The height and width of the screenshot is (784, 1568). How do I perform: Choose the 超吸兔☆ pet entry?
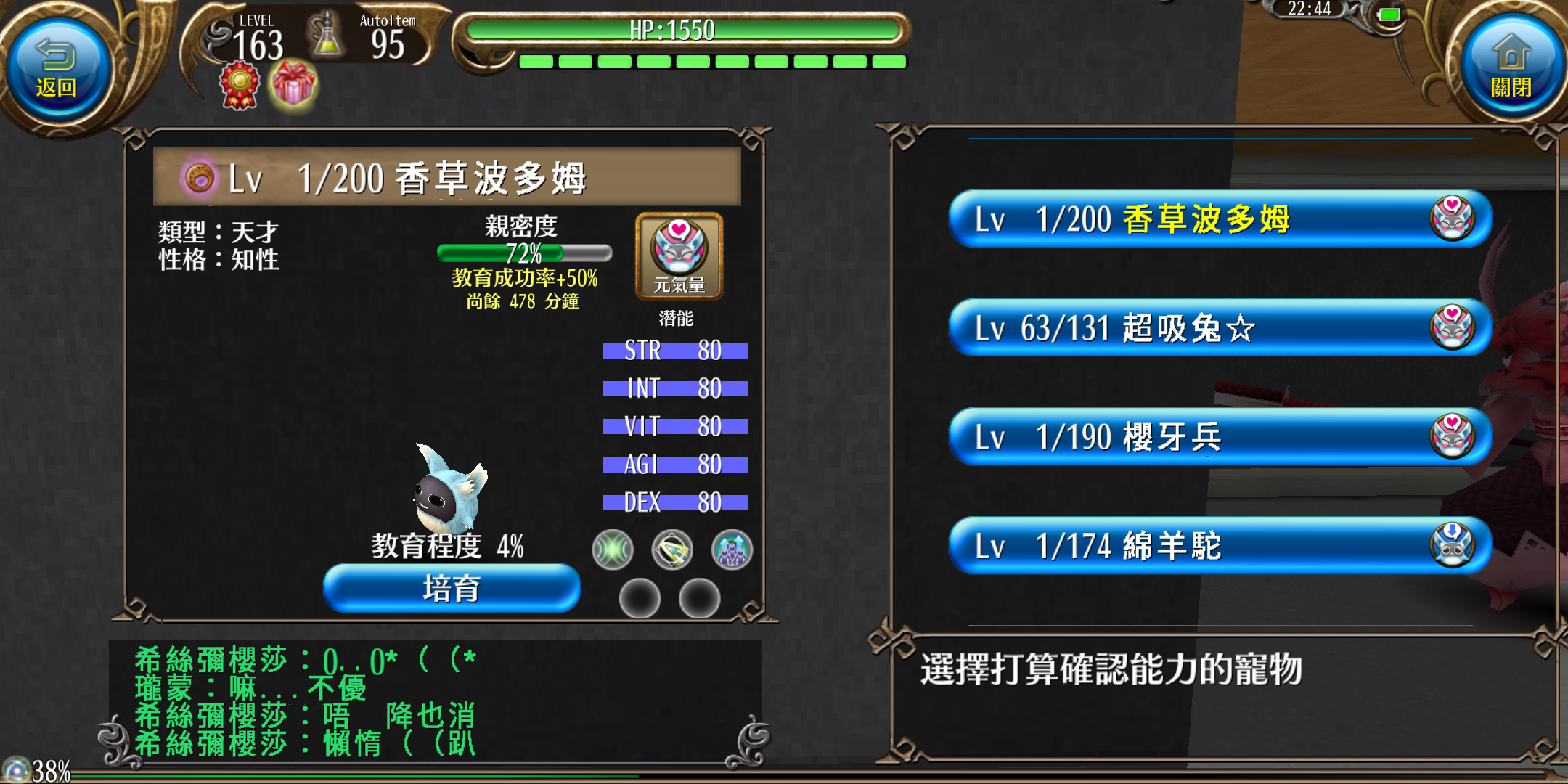pyautogui.click(x=1220, y=328)
